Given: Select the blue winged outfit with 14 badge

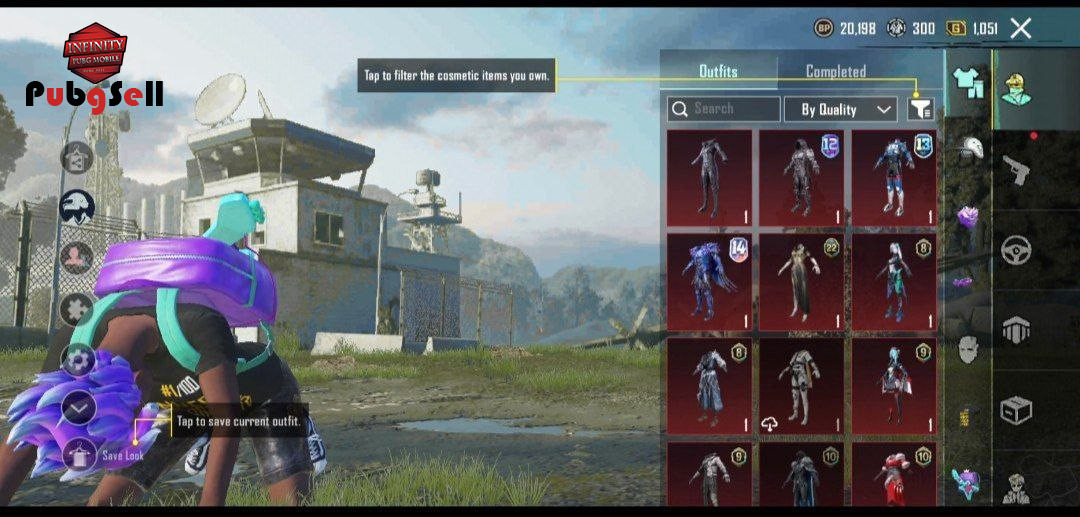Looking at the screenshot, I should tap(709, 282).
